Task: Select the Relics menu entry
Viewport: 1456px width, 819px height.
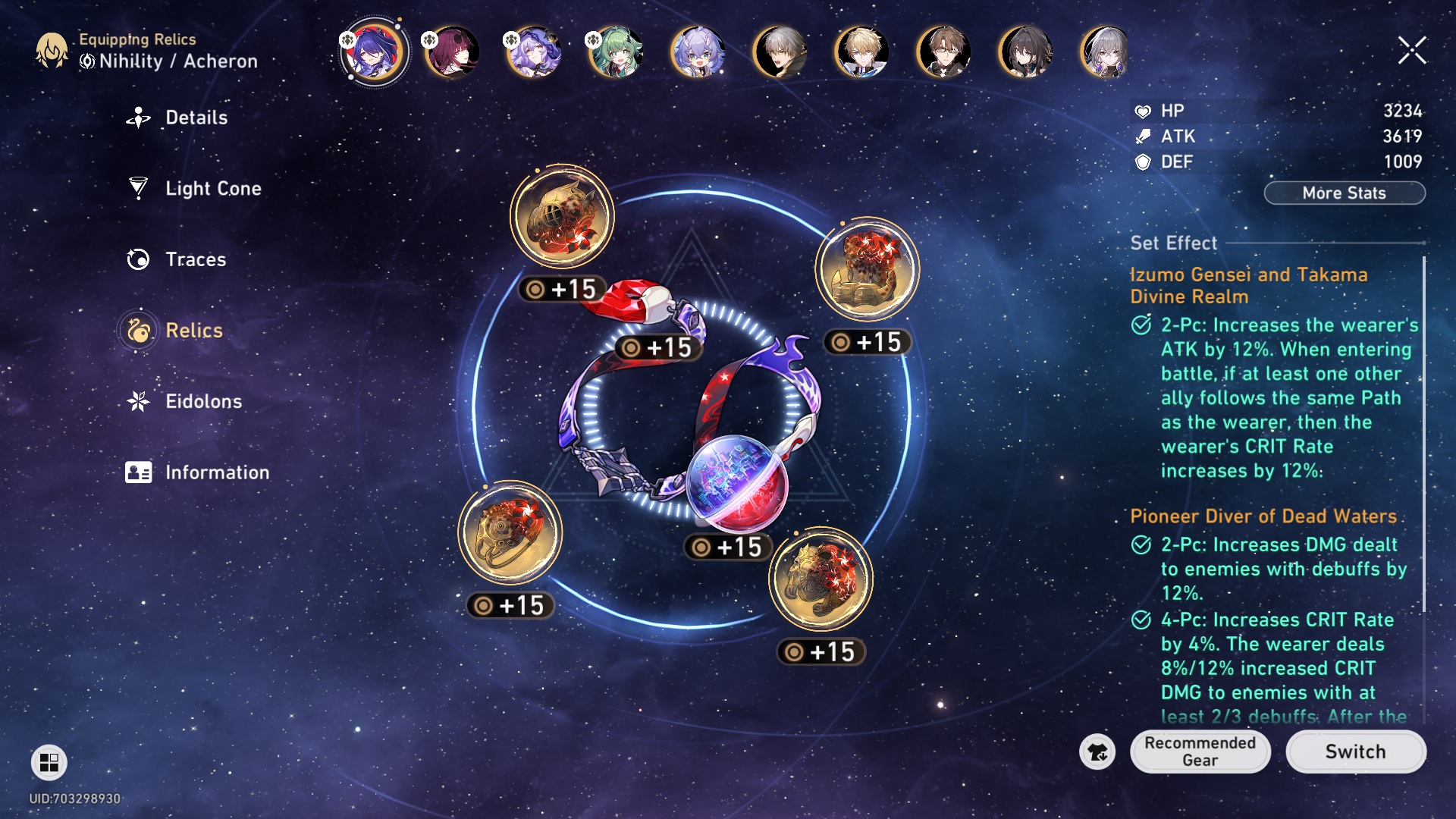Action: coord(193,331)
